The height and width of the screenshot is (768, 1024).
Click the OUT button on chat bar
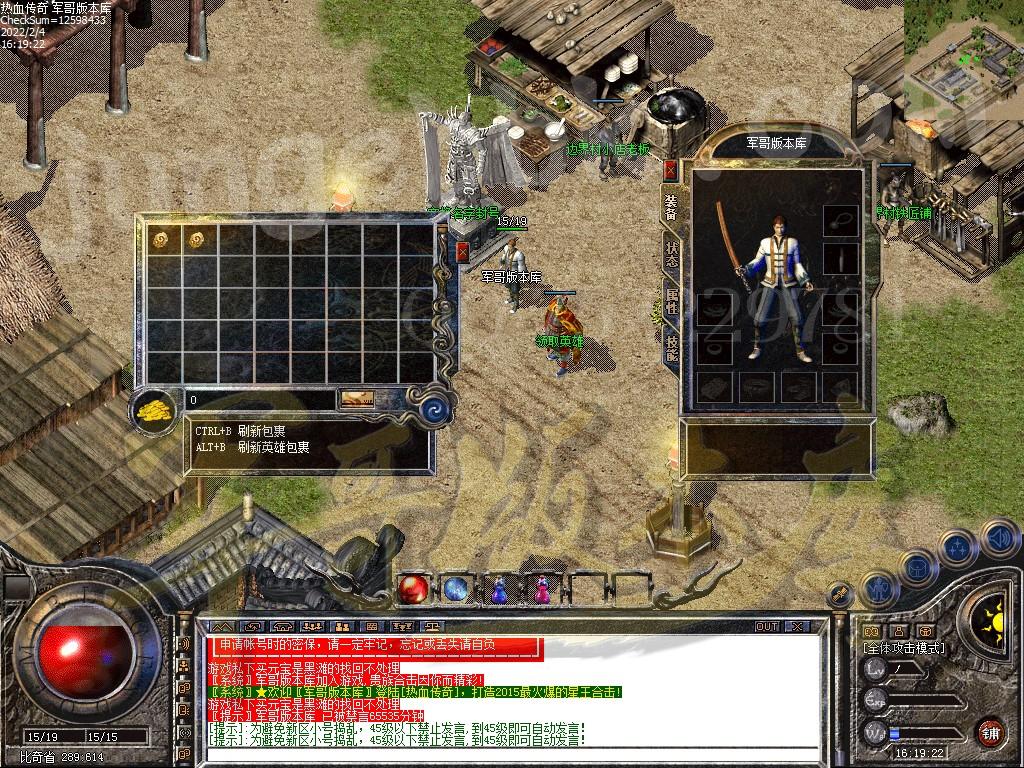pos(766,627)
